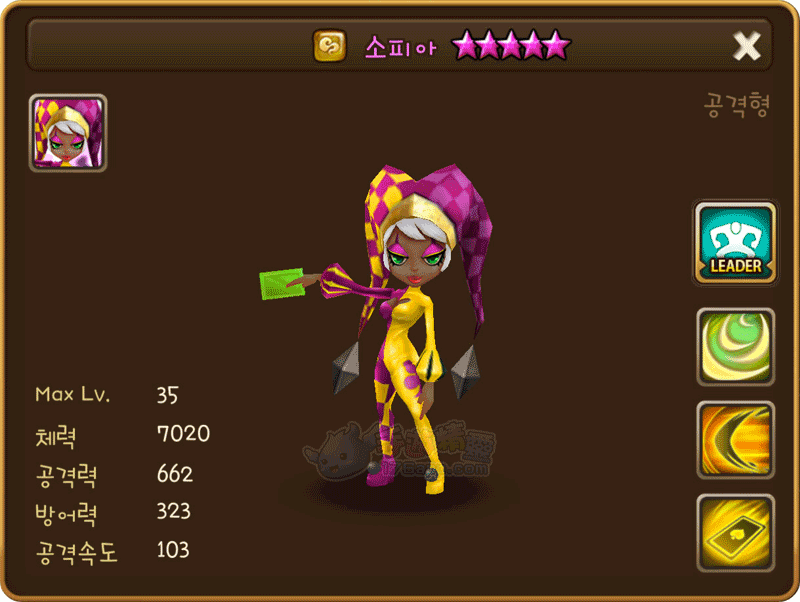Click the gold attribute icon beside the name

[329, 45]
